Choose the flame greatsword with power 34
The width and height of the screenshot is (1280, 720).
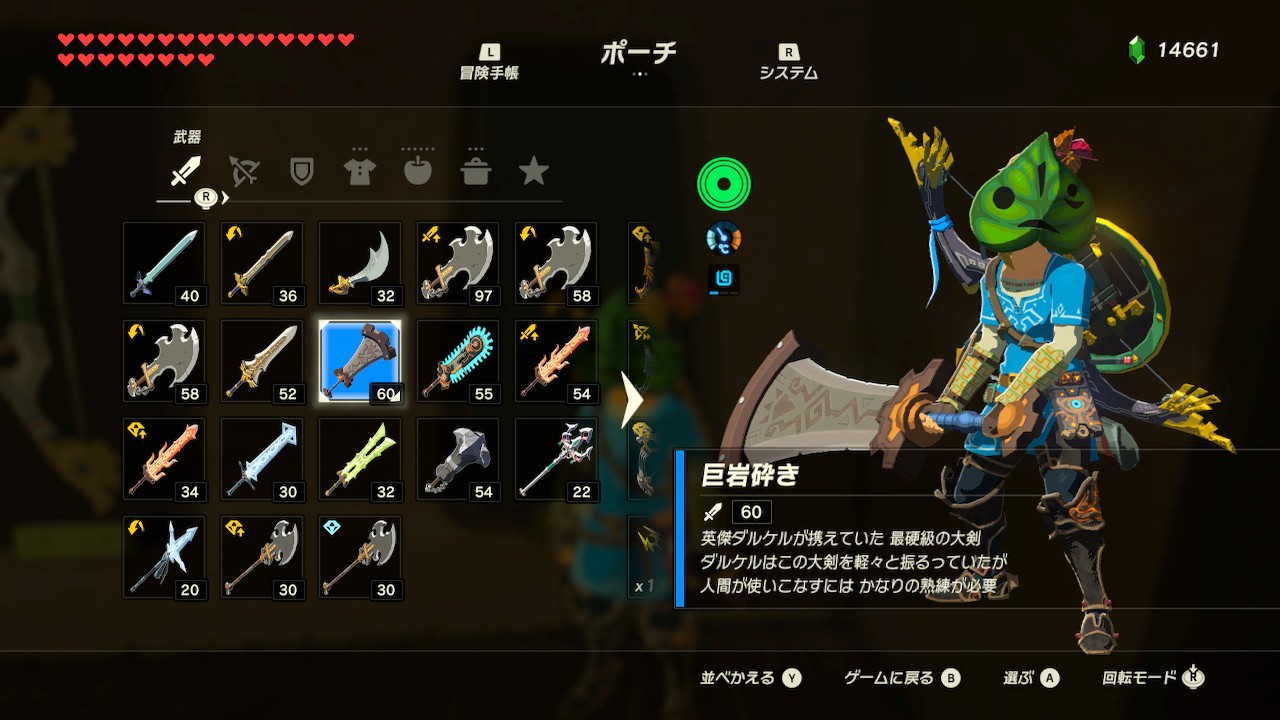[x=164, y=459]
